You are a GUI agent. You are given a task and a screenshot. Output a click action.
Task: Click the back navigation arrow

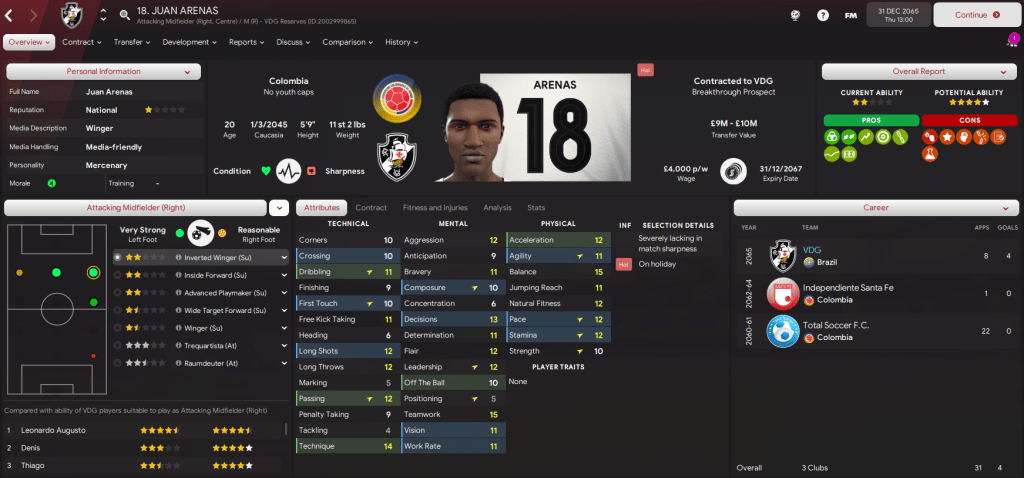click(x=12, y=15)
